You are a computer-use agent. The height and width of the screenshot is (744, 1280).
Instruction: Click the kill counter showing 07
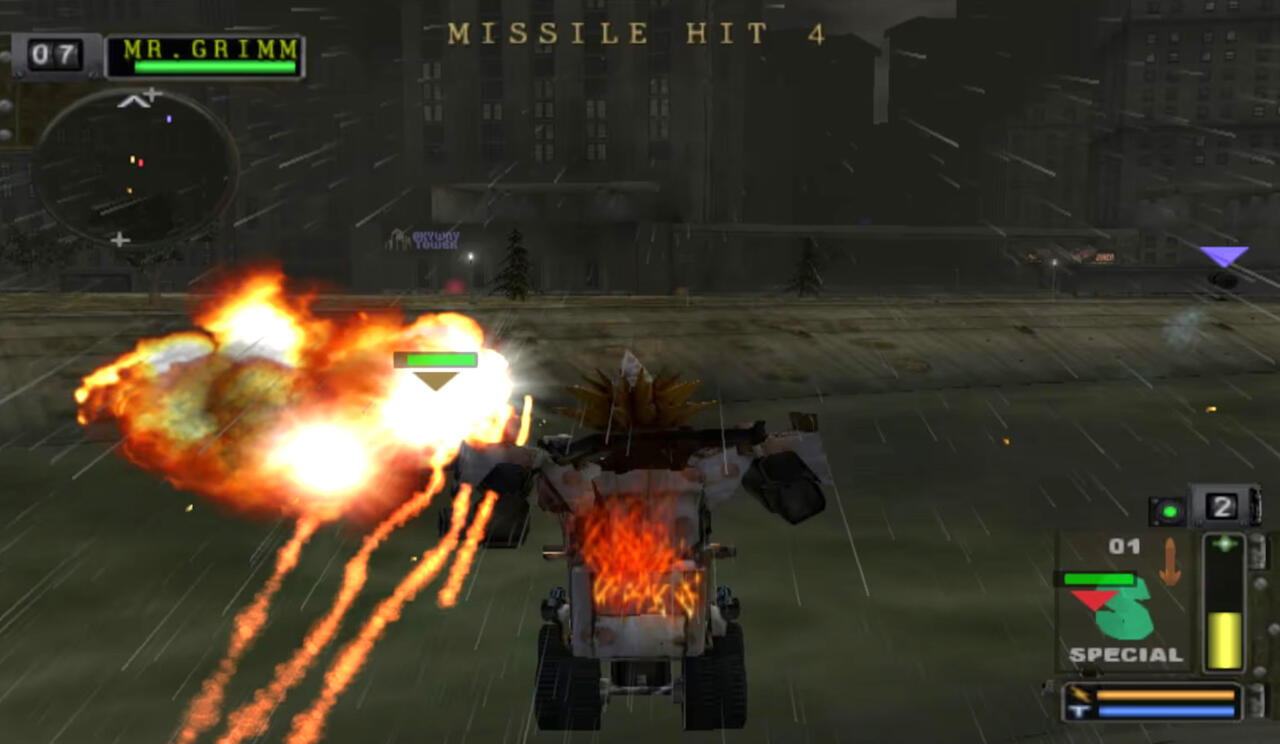pos(54,53)
